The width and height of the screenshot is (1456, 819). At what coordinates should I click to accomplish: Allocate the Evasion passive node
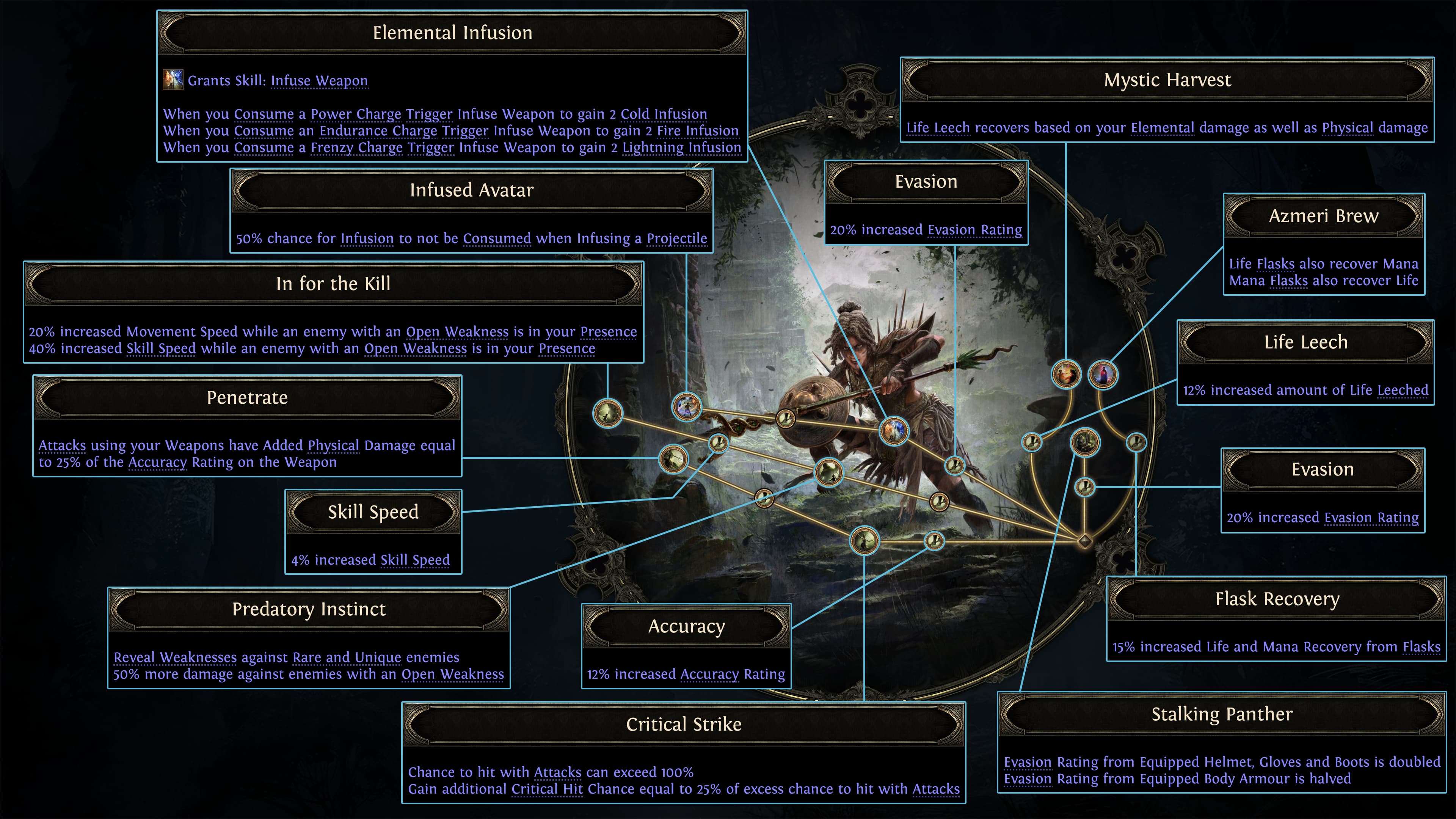click(1085, 486)
